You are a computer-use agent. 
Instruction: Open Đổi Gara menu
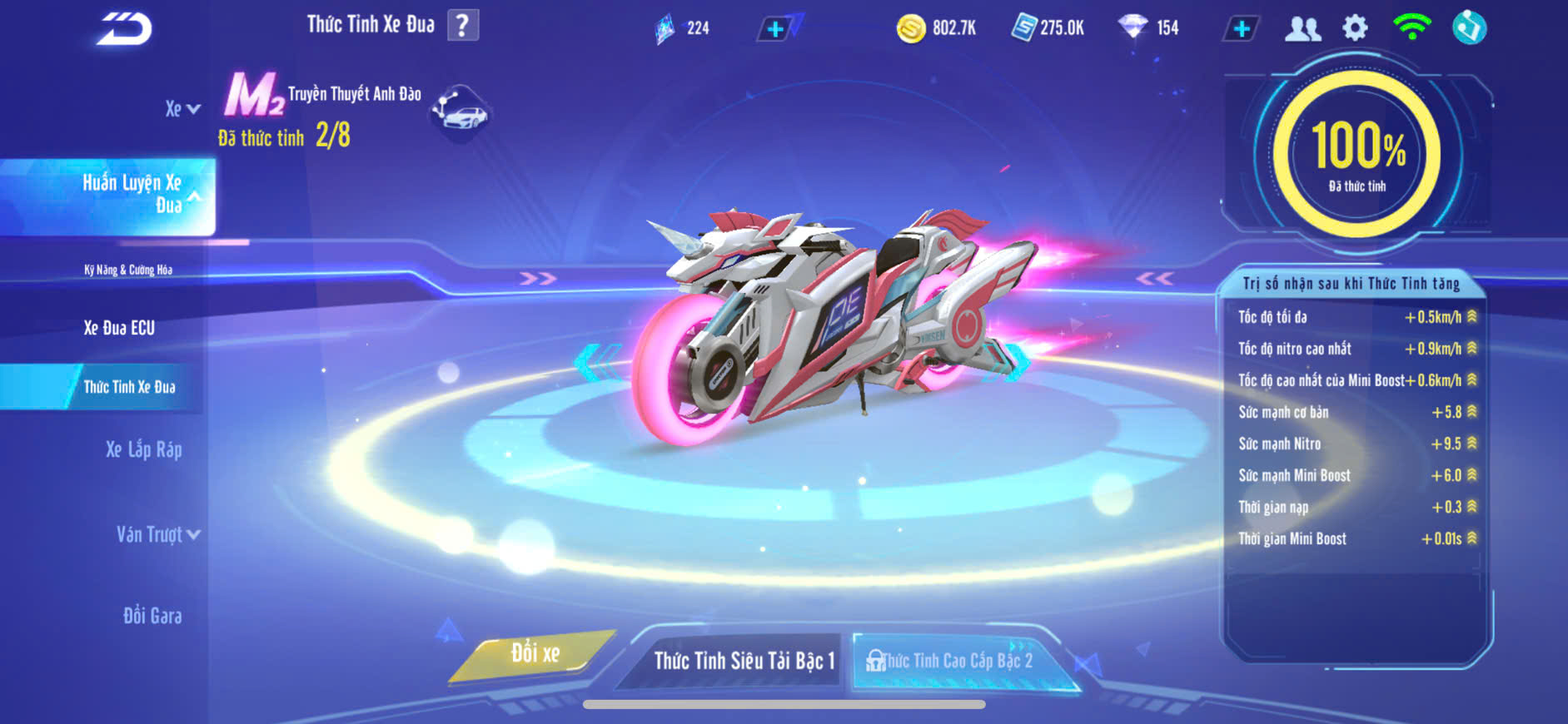[152, 616]
